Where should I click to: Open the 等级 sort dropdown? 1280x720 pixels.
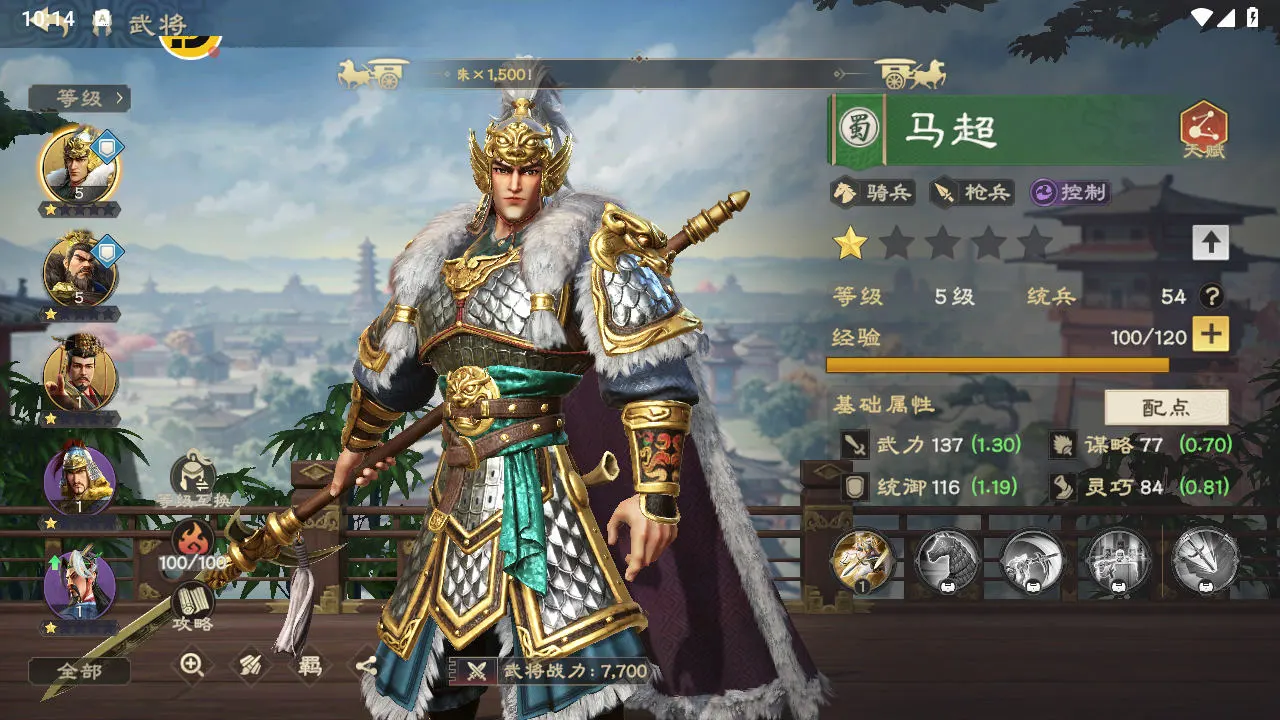pyautogui.click(x=80, y=98)
